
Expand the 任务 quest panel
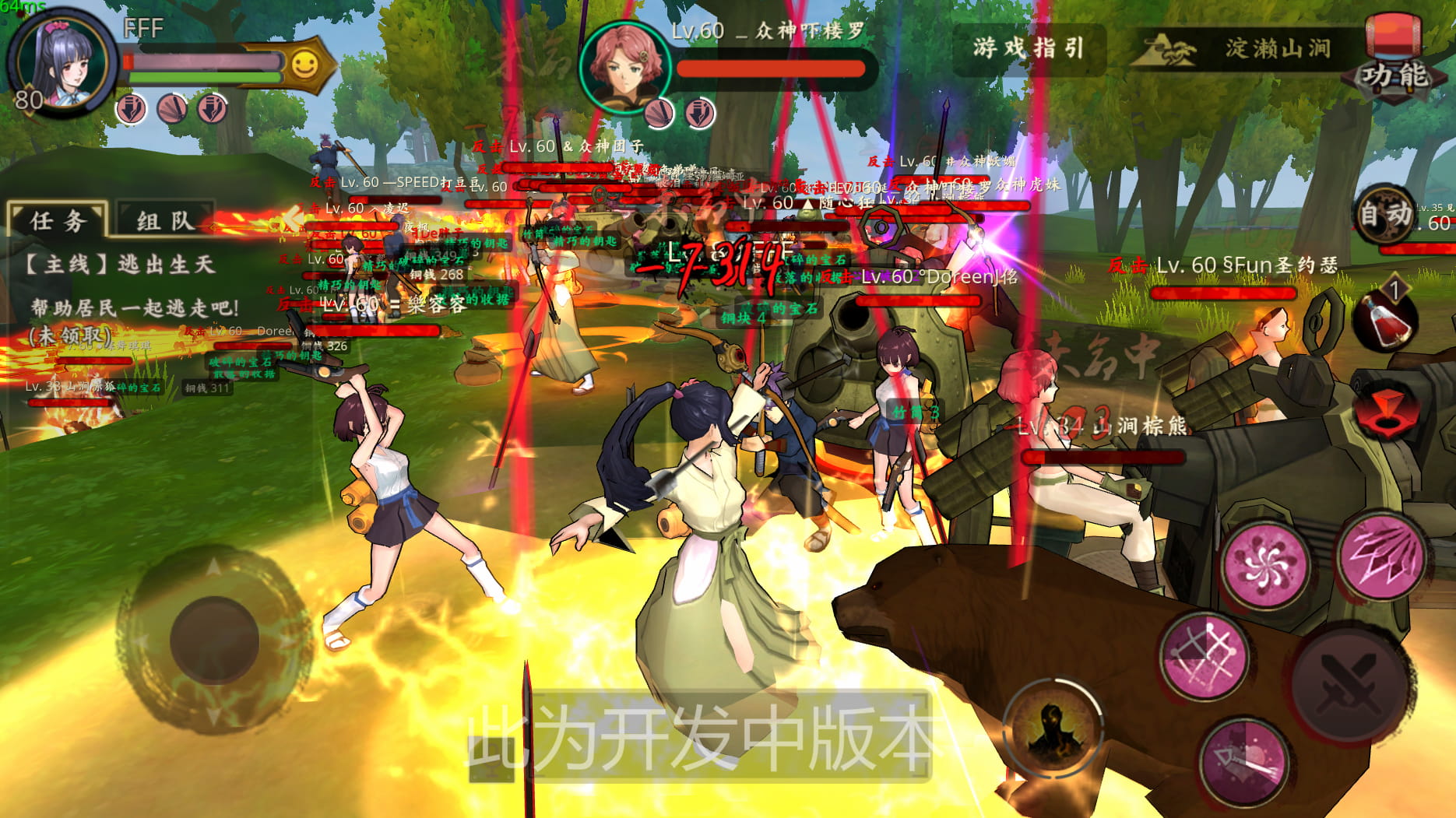56,219
